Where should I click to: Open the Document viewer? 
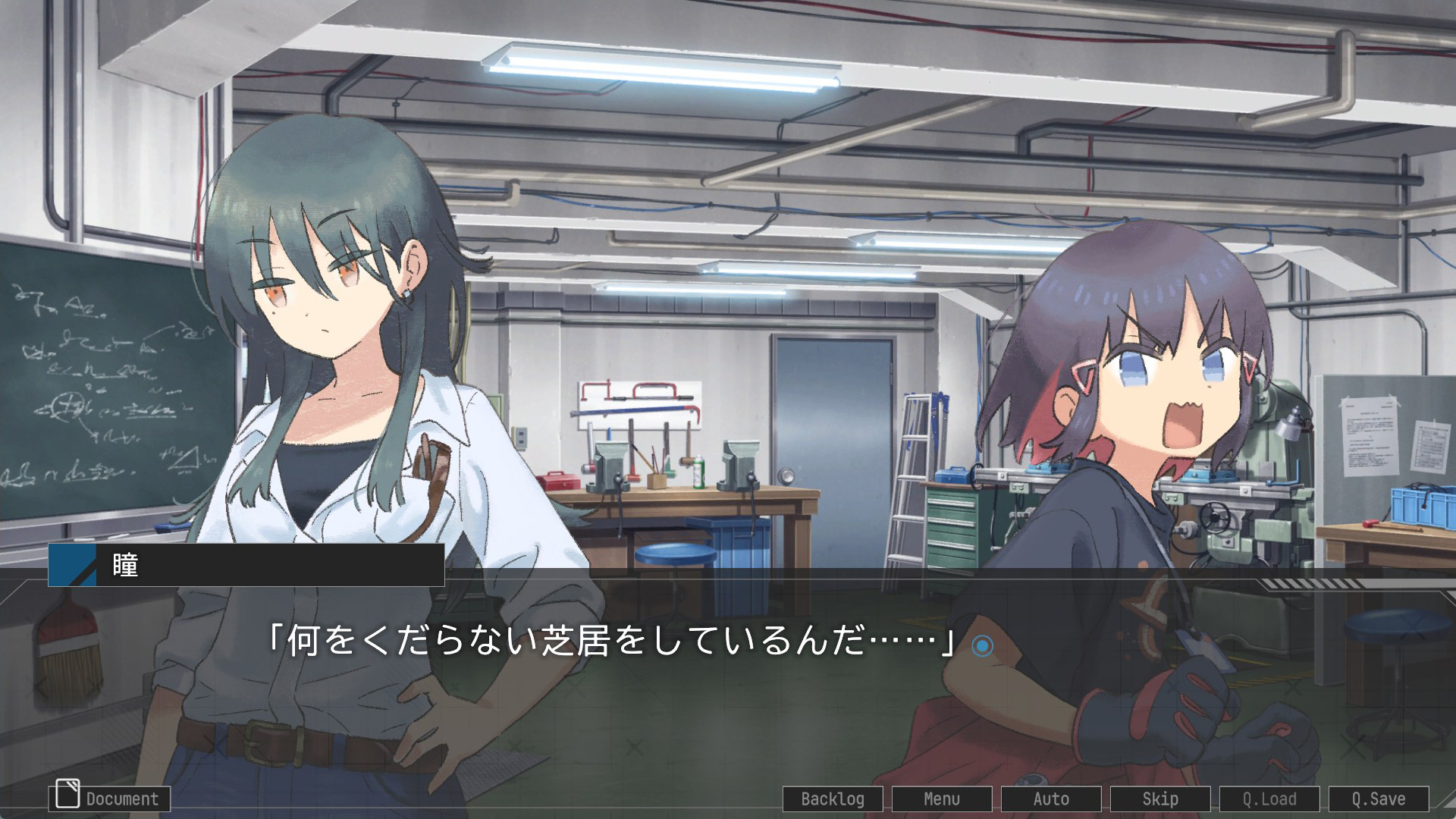tap(110, 799)
